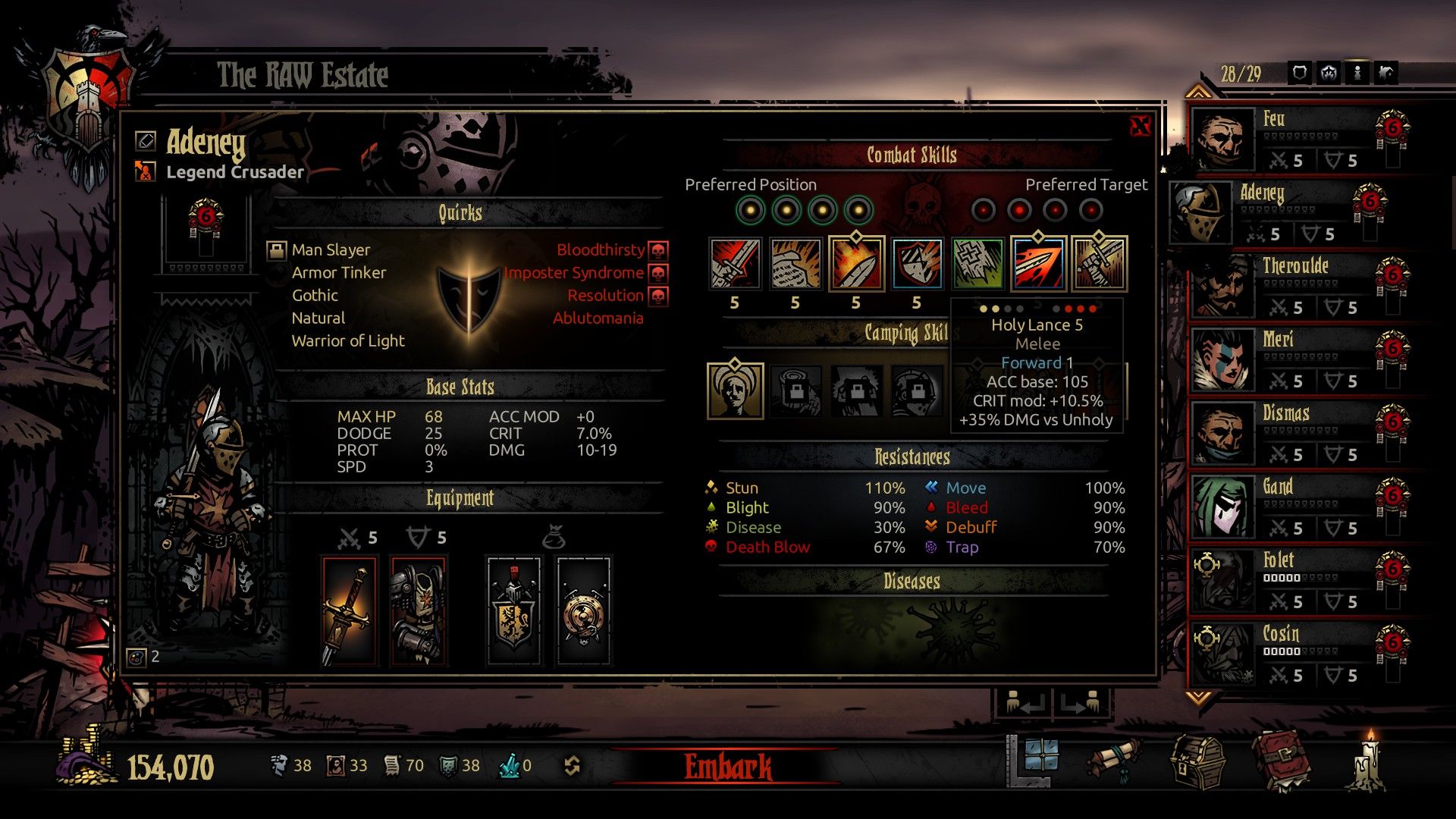Click the shield icon near the roster count
The width and height of the screenshot is (1456, 819).
(x=1299, y=73)
